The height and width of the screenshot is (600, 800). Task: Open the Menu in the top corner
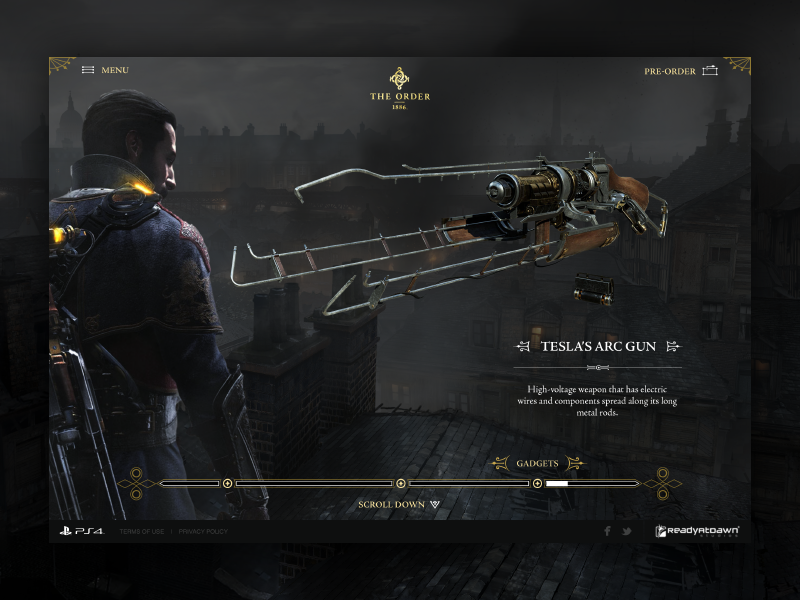(x=105, y=70)
